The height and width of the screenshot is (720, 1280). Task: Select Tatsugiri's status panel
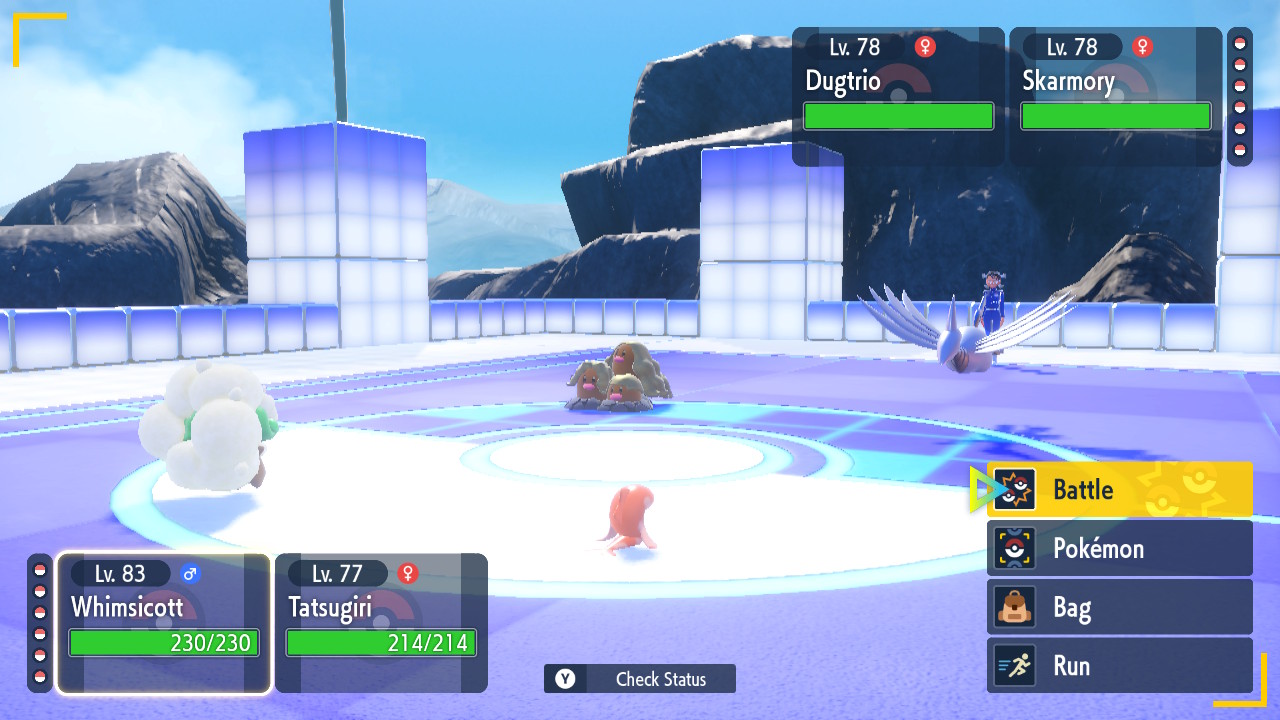point(381,622)
